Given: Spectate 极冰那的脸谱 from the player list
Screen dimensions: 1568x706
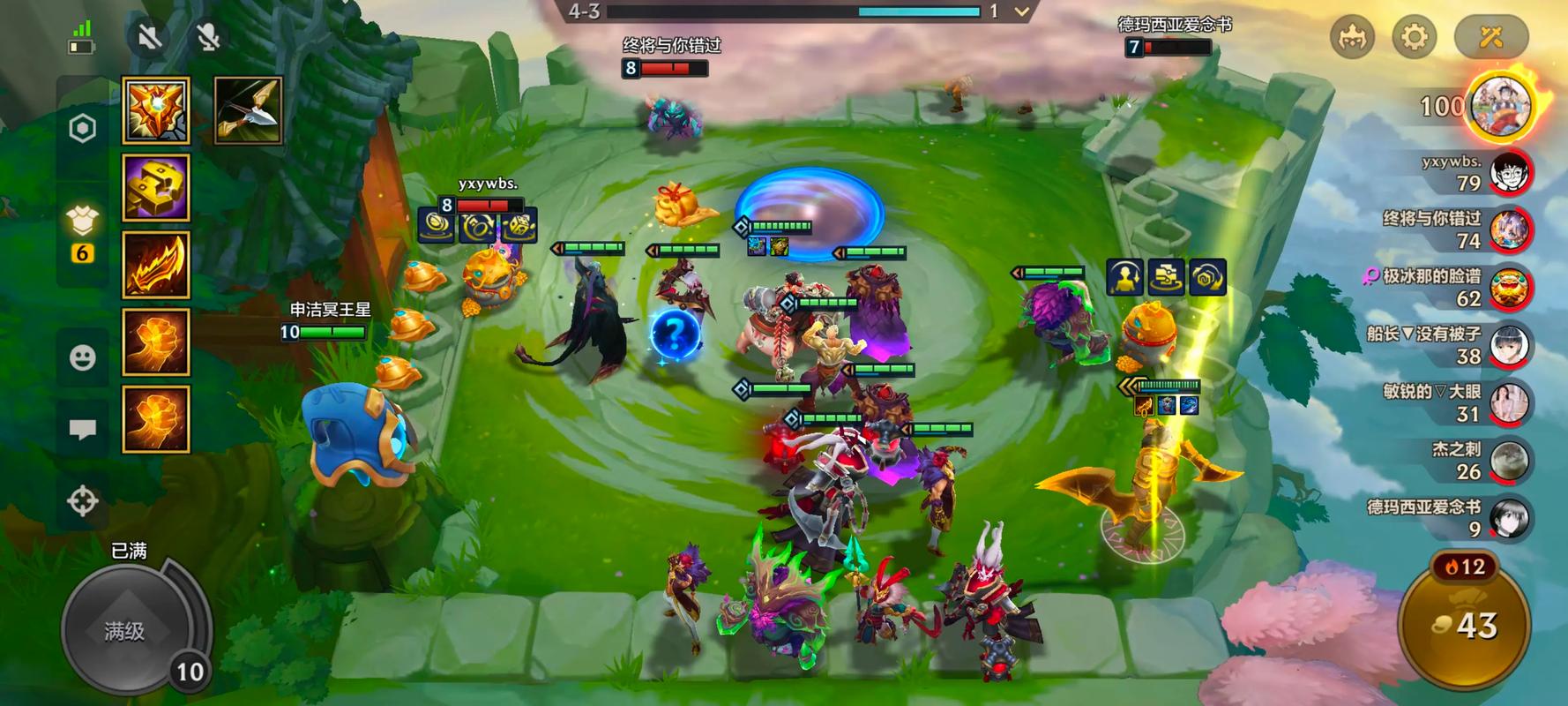Looking at the screenshot, I should pyautogui.click(x=1510, y=288).
